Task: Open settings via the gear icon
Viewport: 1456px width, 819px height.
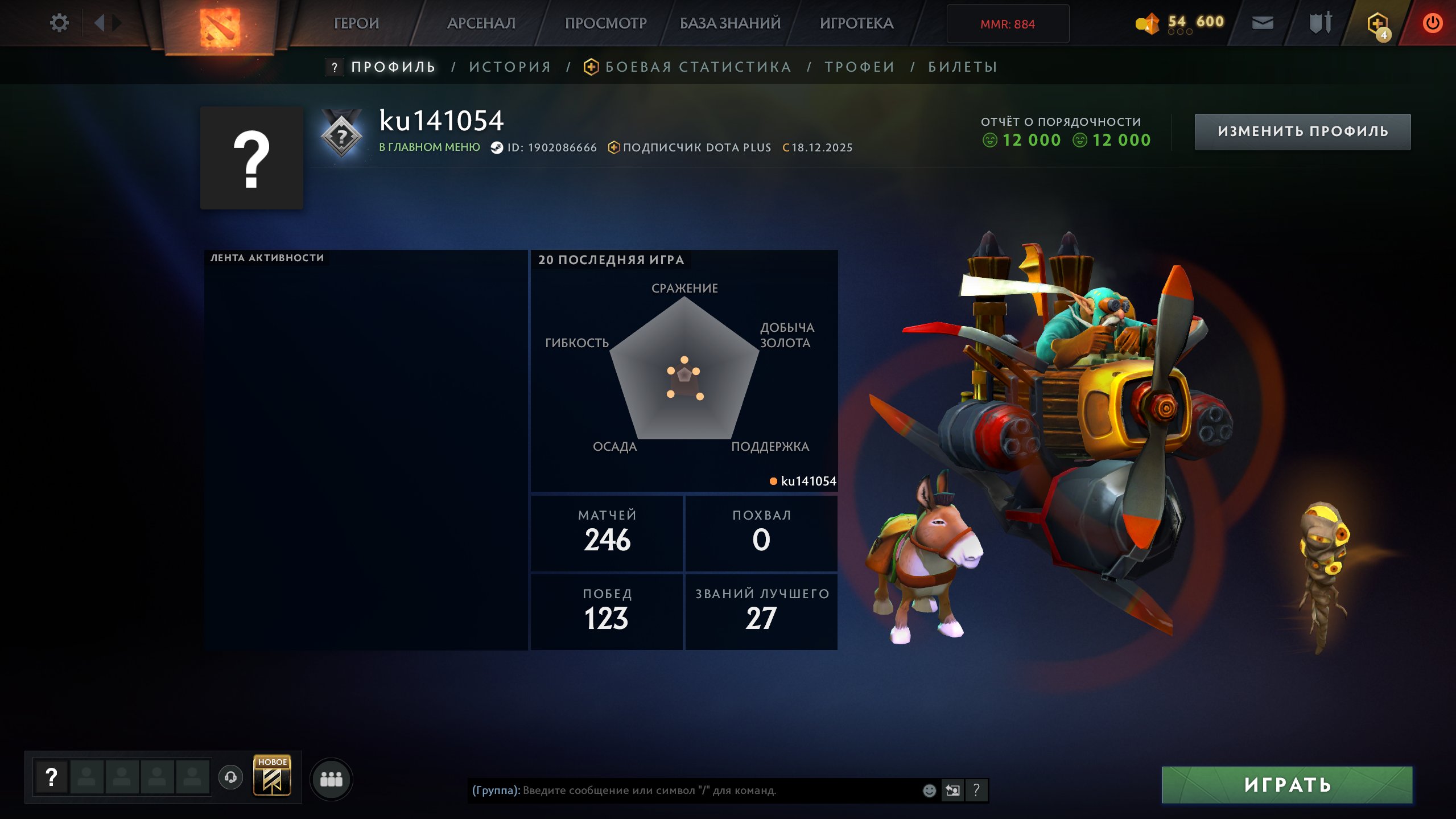Action: pyautogui.click(x=59, y=23)
